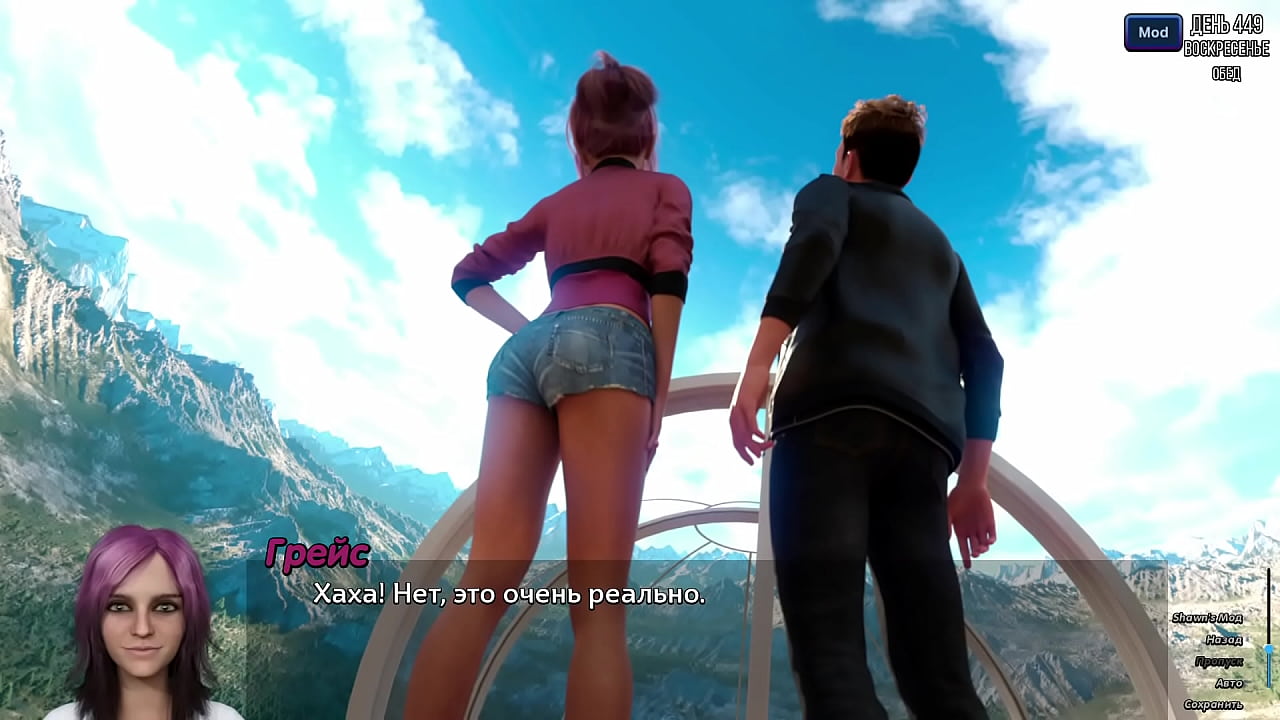
Task: Go back with the Назад option
Action: pos(1223,640)
